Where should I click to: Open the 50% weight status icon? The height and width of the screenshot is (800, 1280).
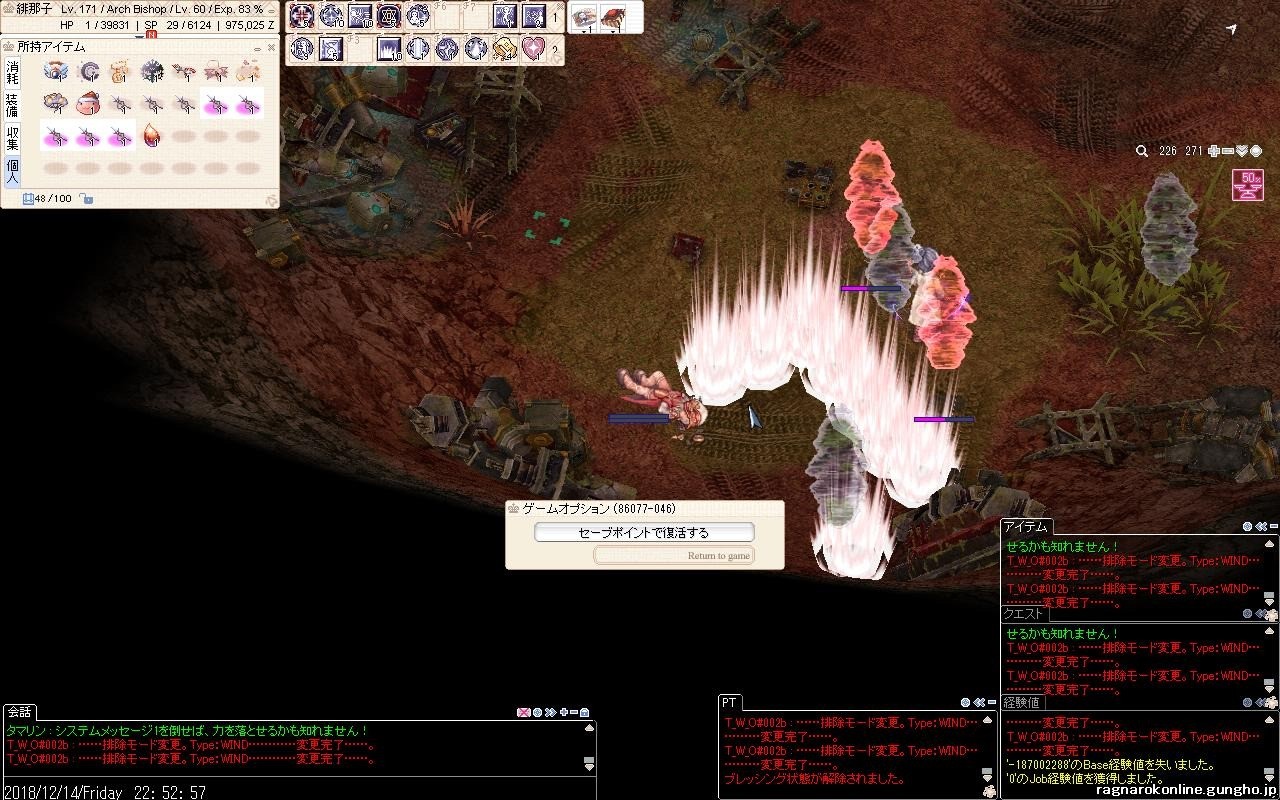1248,185
